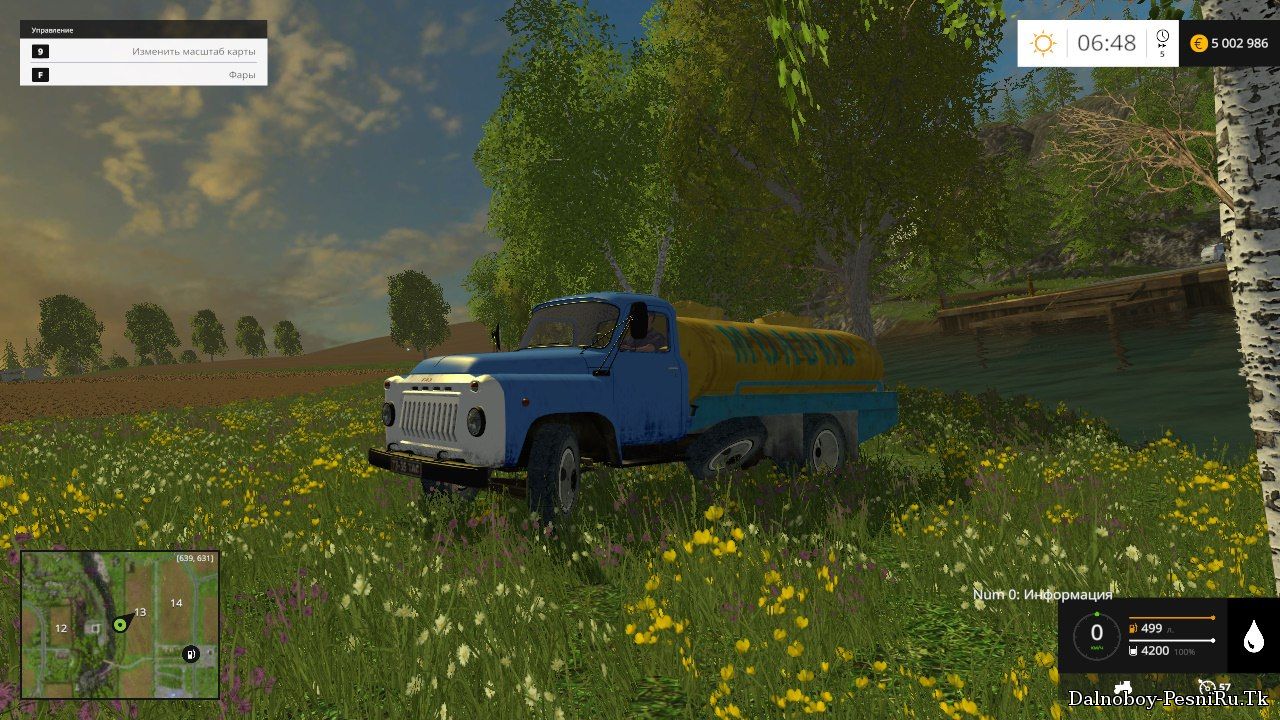Click the sun weather icon

(1043, 42)
